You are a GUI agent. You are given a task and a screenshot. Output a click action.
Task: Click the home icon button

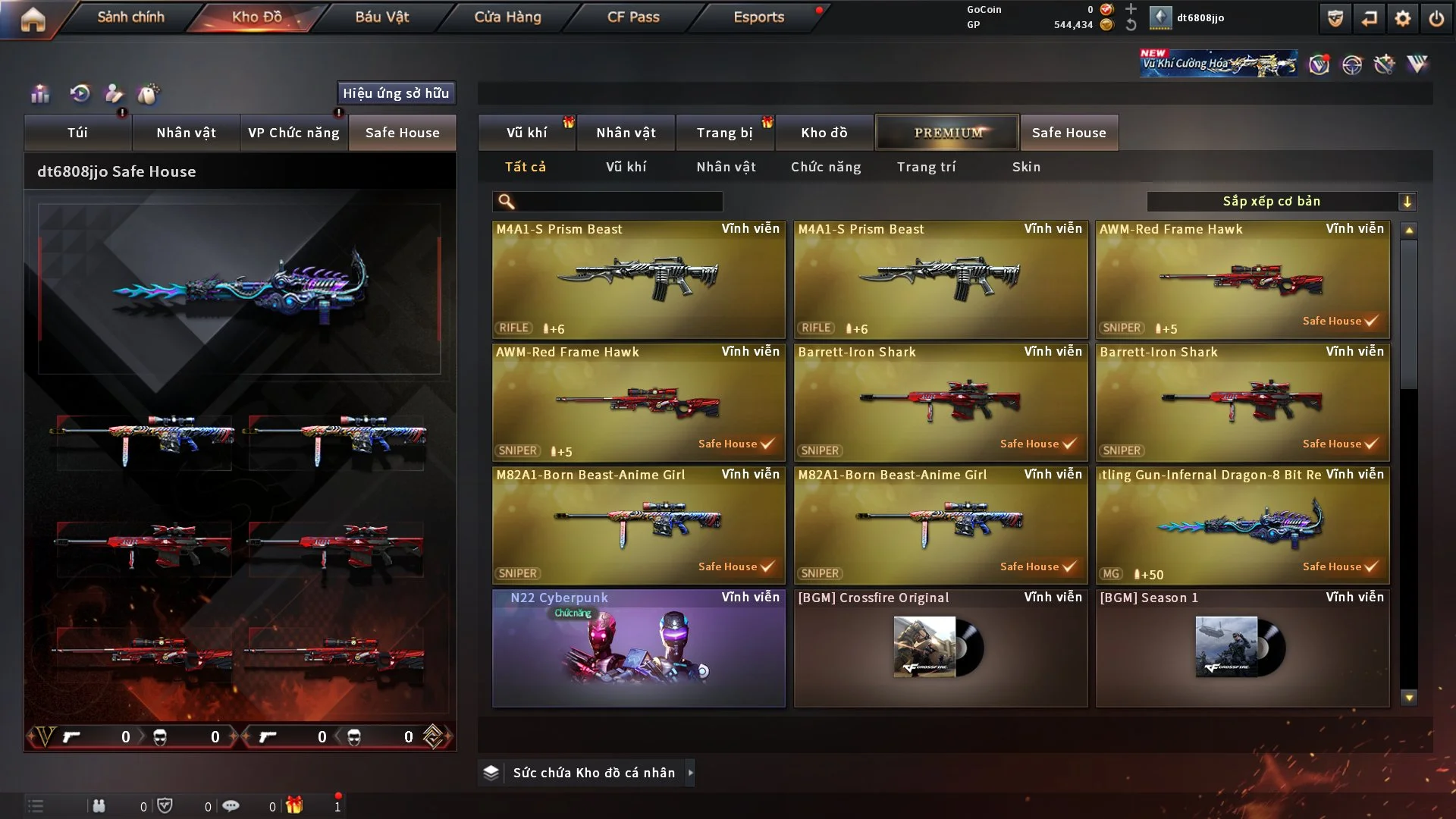[x=33, y=19]
